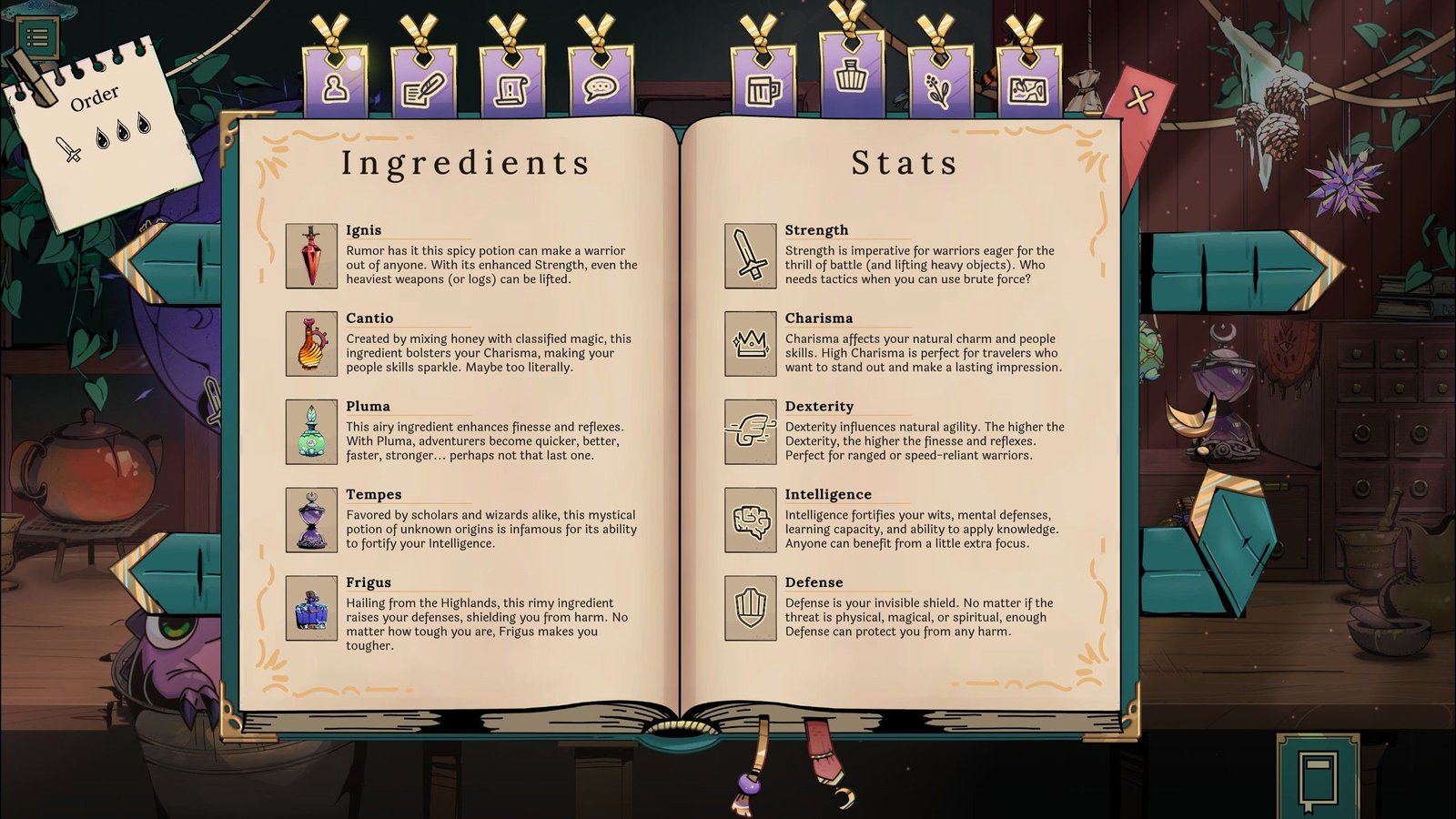Select the Frigus blue potion icon
The height and width of the screenshot is (819, 1456).
point(311,608)
